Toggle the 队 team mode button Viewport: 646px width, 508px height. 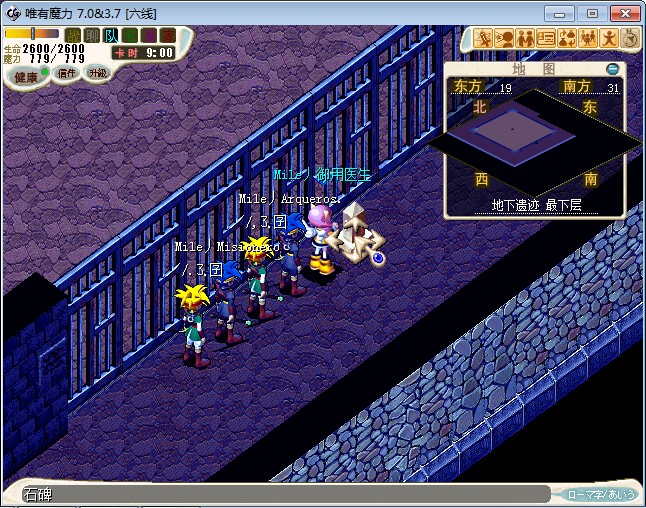111,36
